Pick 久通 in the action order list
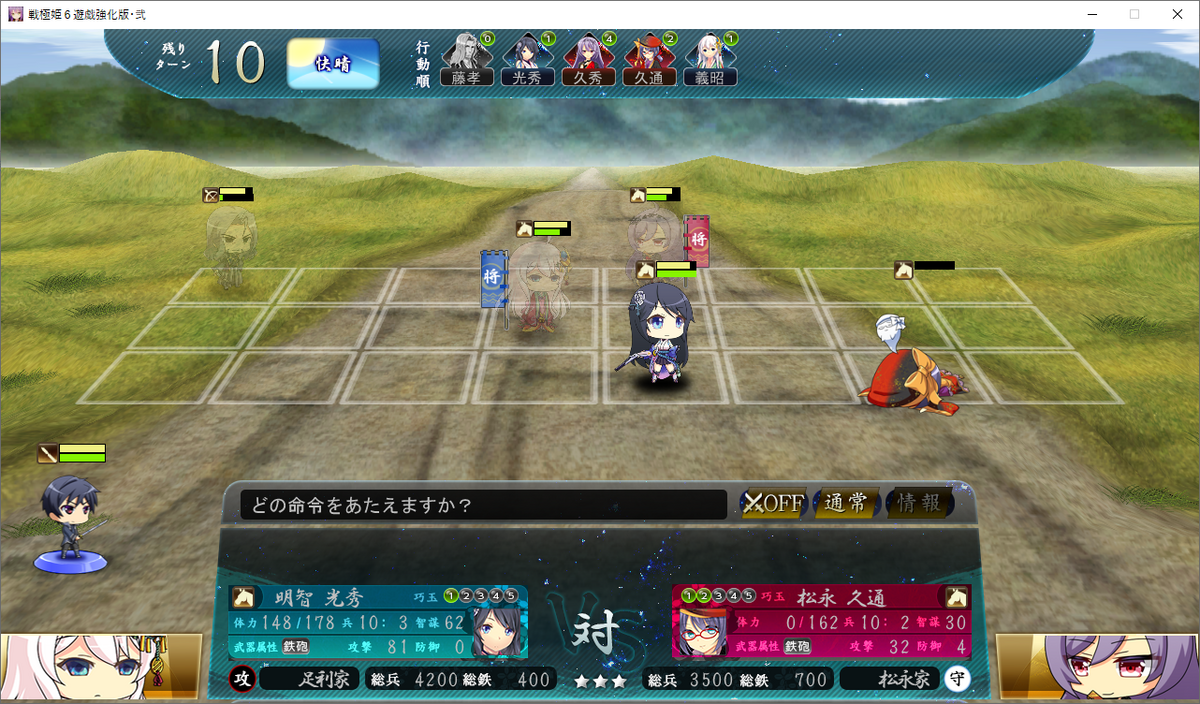Viewport: 1200px width, 704px height. click(x=649, y=60)
